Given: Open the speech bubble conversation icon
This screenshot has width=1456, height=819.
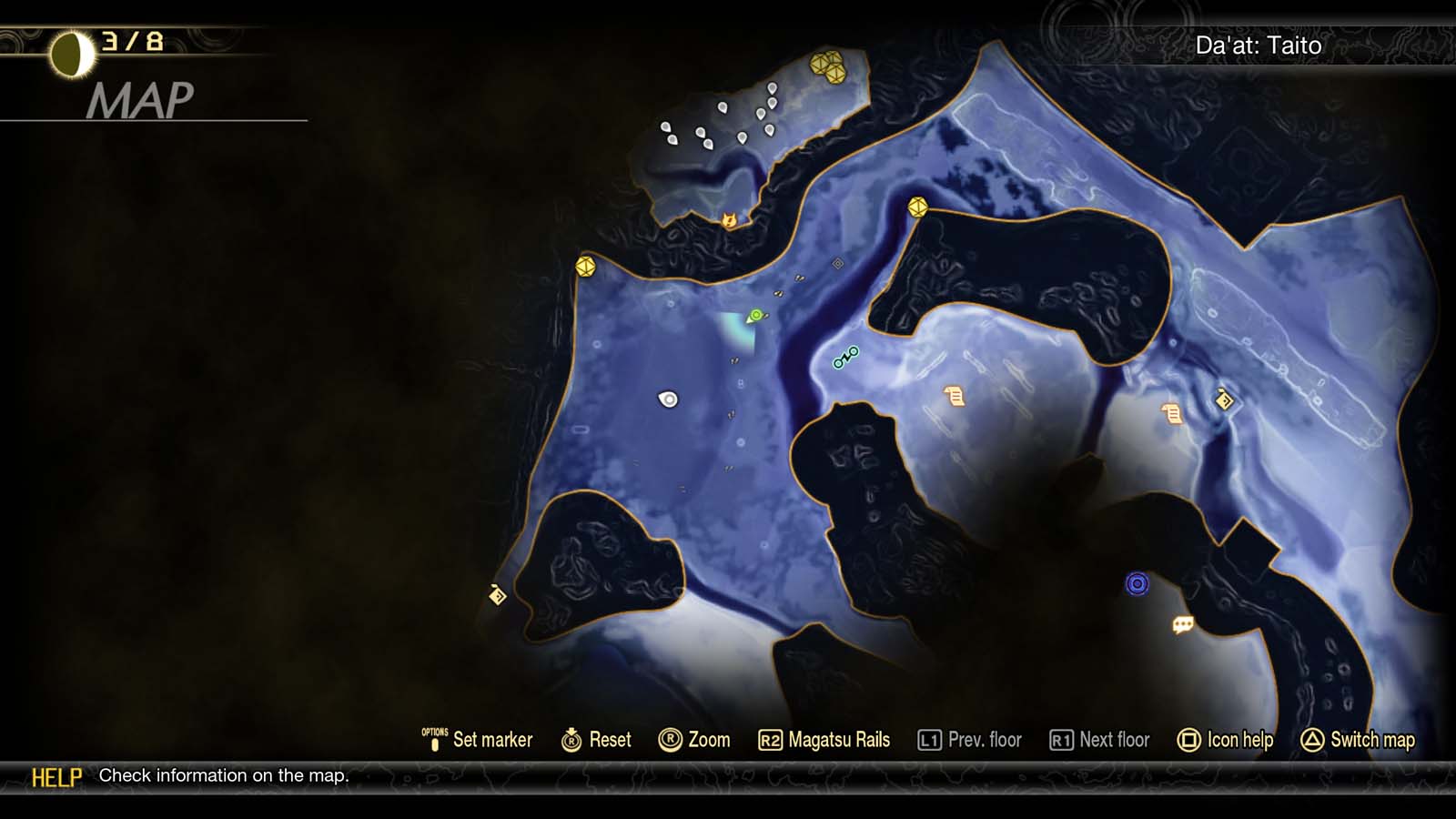Looking at the screenshot, I should 1181,624.
